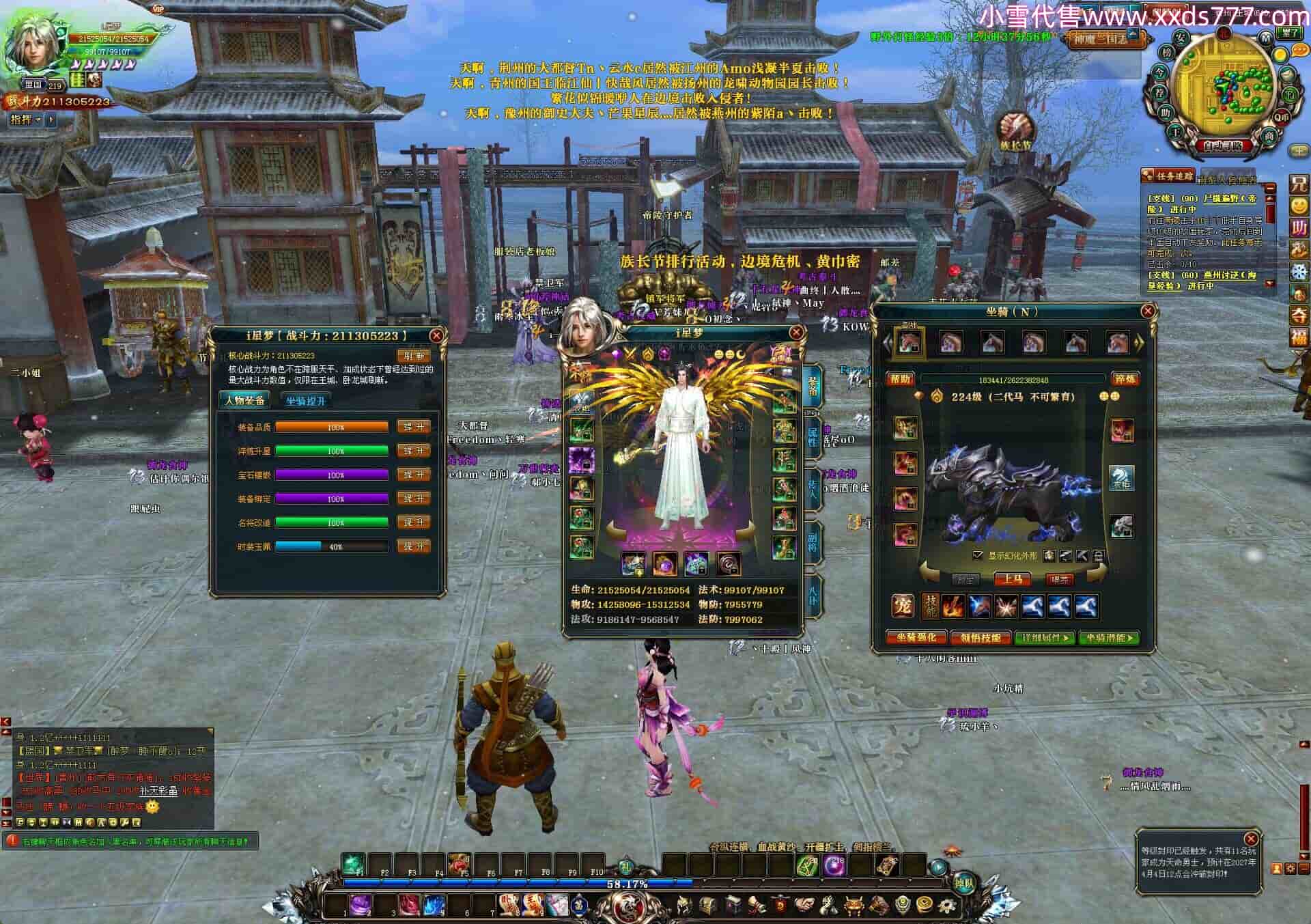Switch to the 坐骑提升 tab
This screenshot has height=924, width=1311.
click(x=305, y=401)
